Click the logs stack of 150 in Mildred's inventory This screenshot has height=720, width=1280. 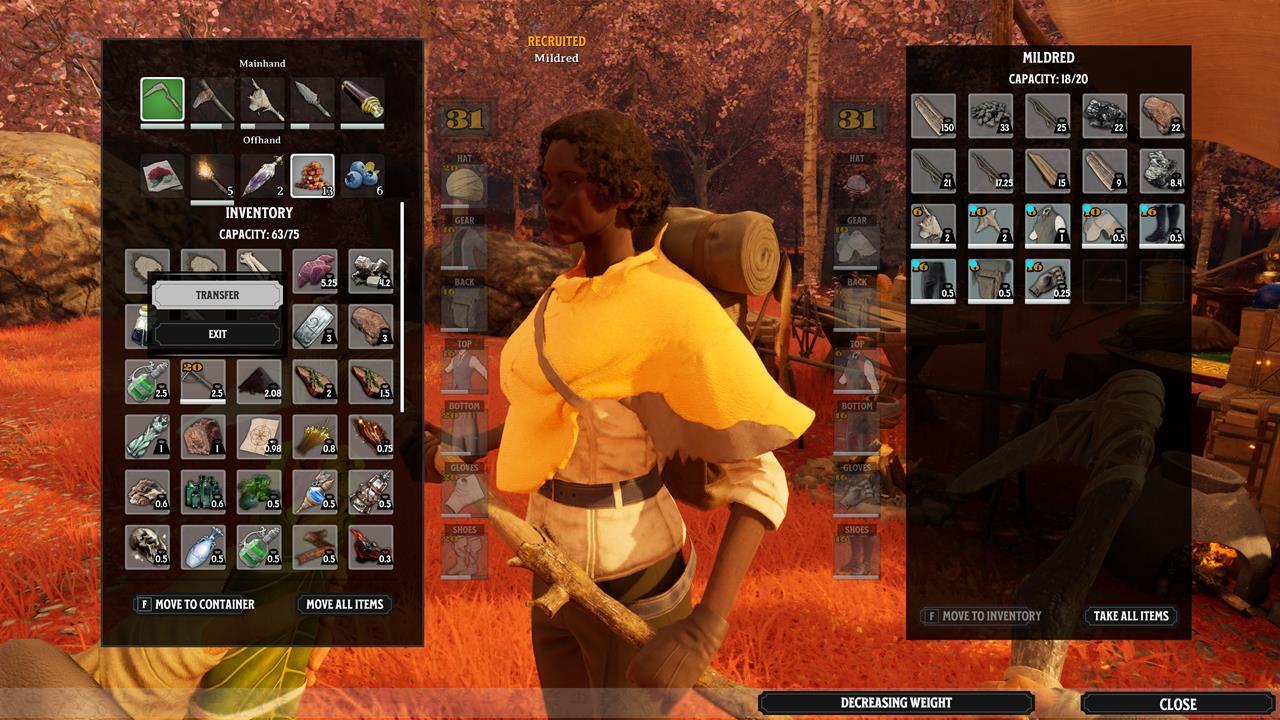click(932, 115)
